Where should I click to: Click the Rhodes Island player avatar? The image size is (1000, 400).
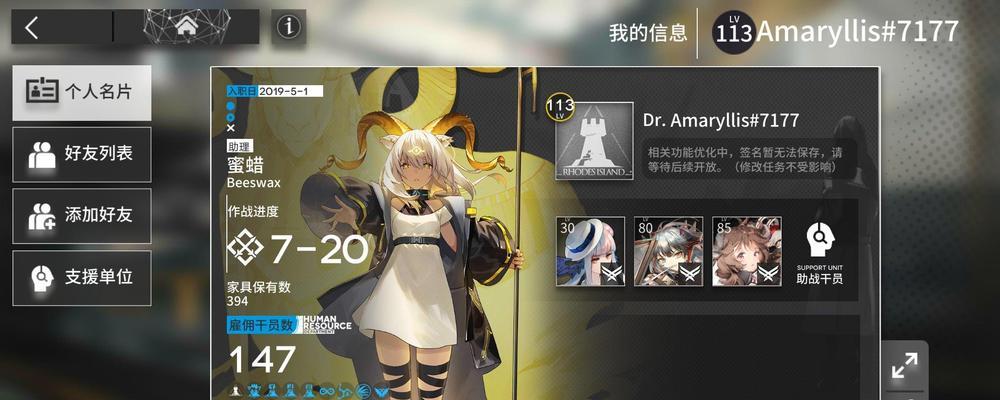[594, 142]
